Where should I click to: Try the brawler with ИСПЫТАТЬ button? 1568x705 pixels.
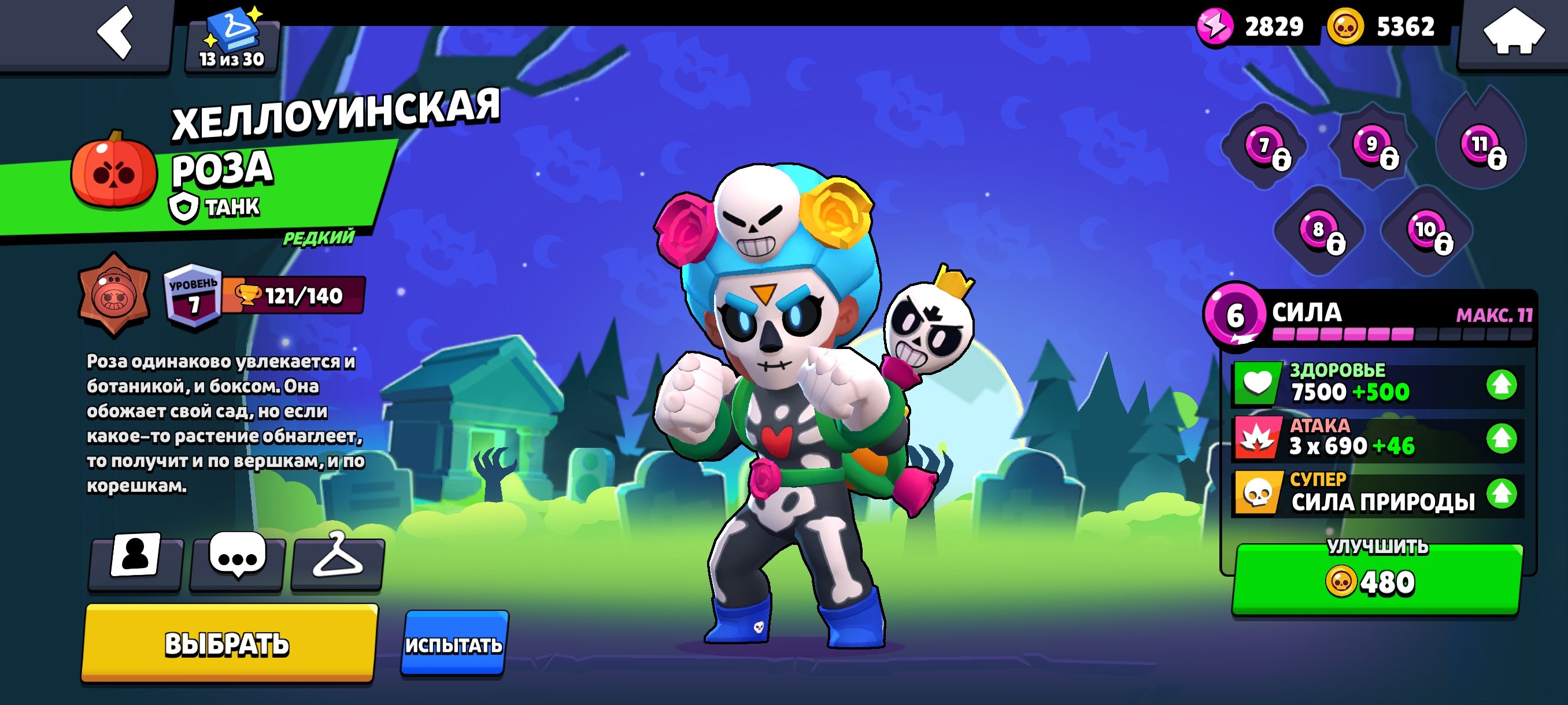tap(453, 644)
